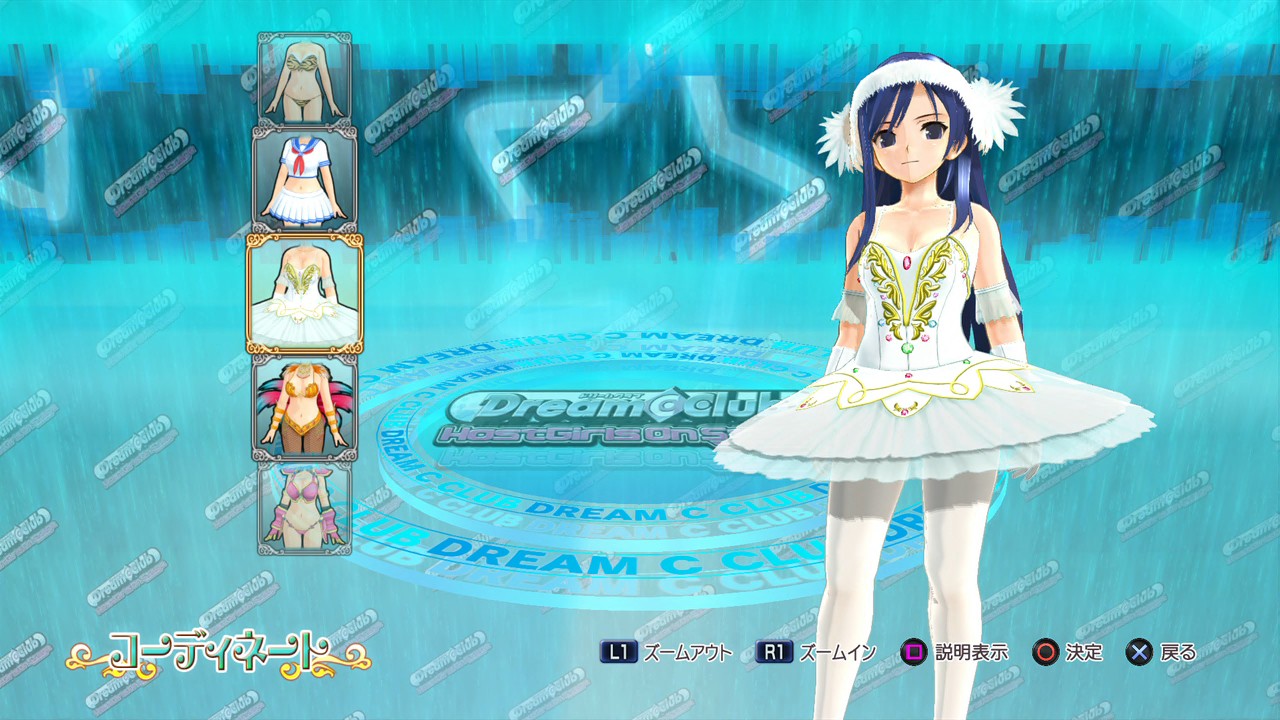Screen dimensions: 1280x720
Task: Choose the sailor uniform costume thumbnail
Action: (x=304, y=178)
